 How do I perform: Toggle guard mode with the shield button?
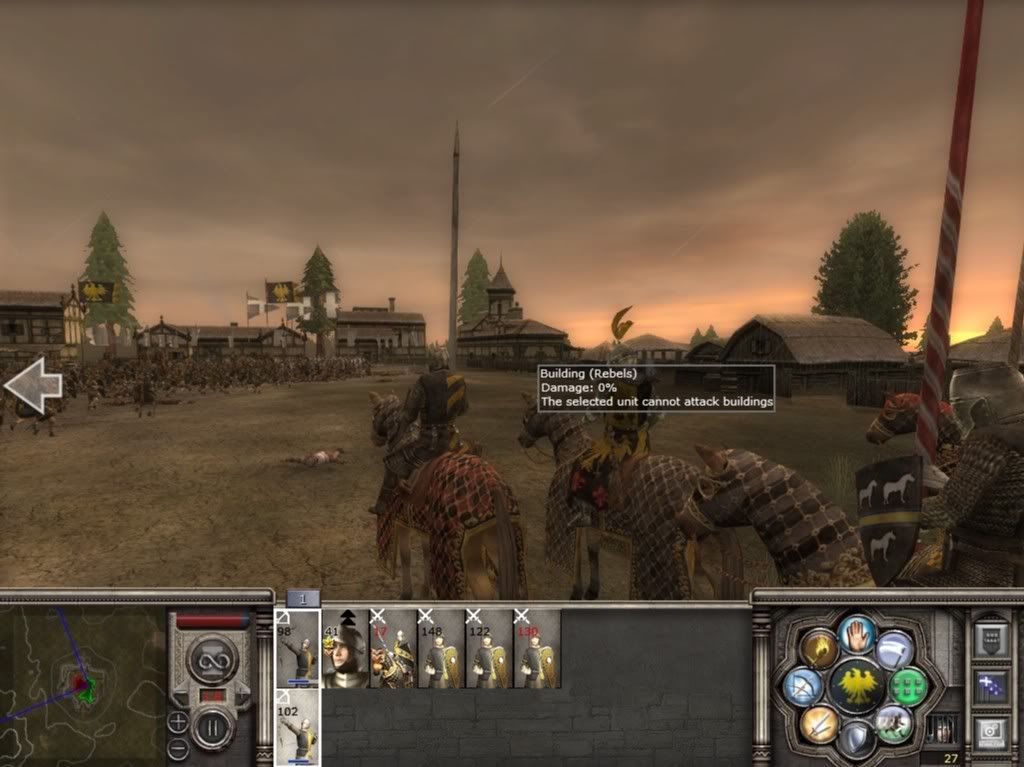(856, 740)
